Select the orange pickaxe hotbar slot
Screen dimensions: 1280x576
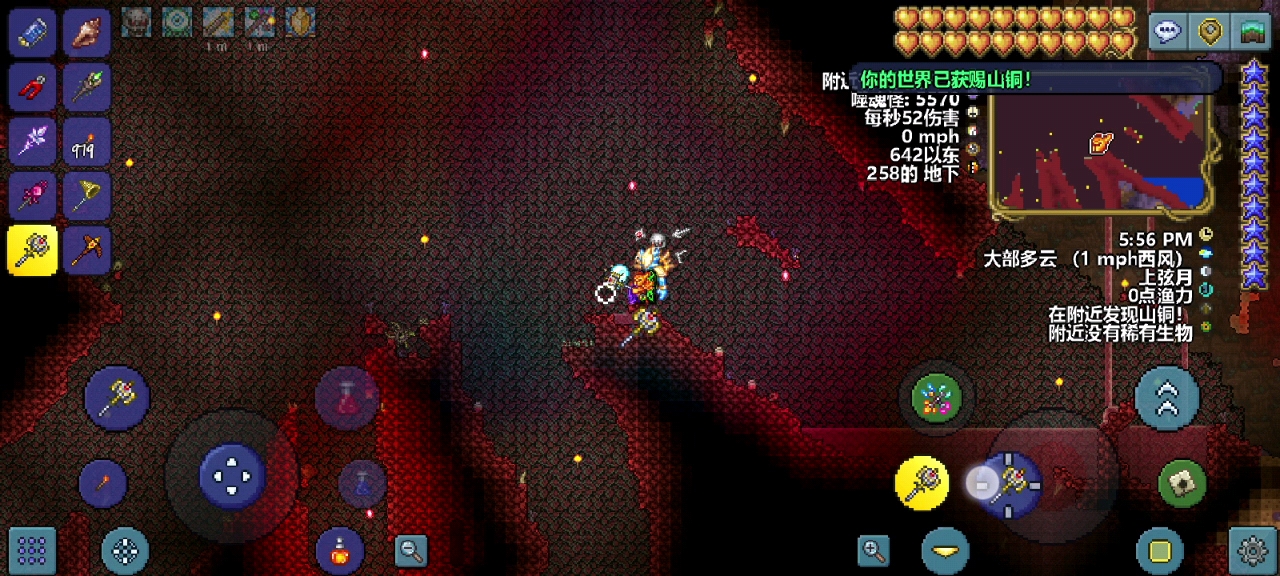pos(87,250)
